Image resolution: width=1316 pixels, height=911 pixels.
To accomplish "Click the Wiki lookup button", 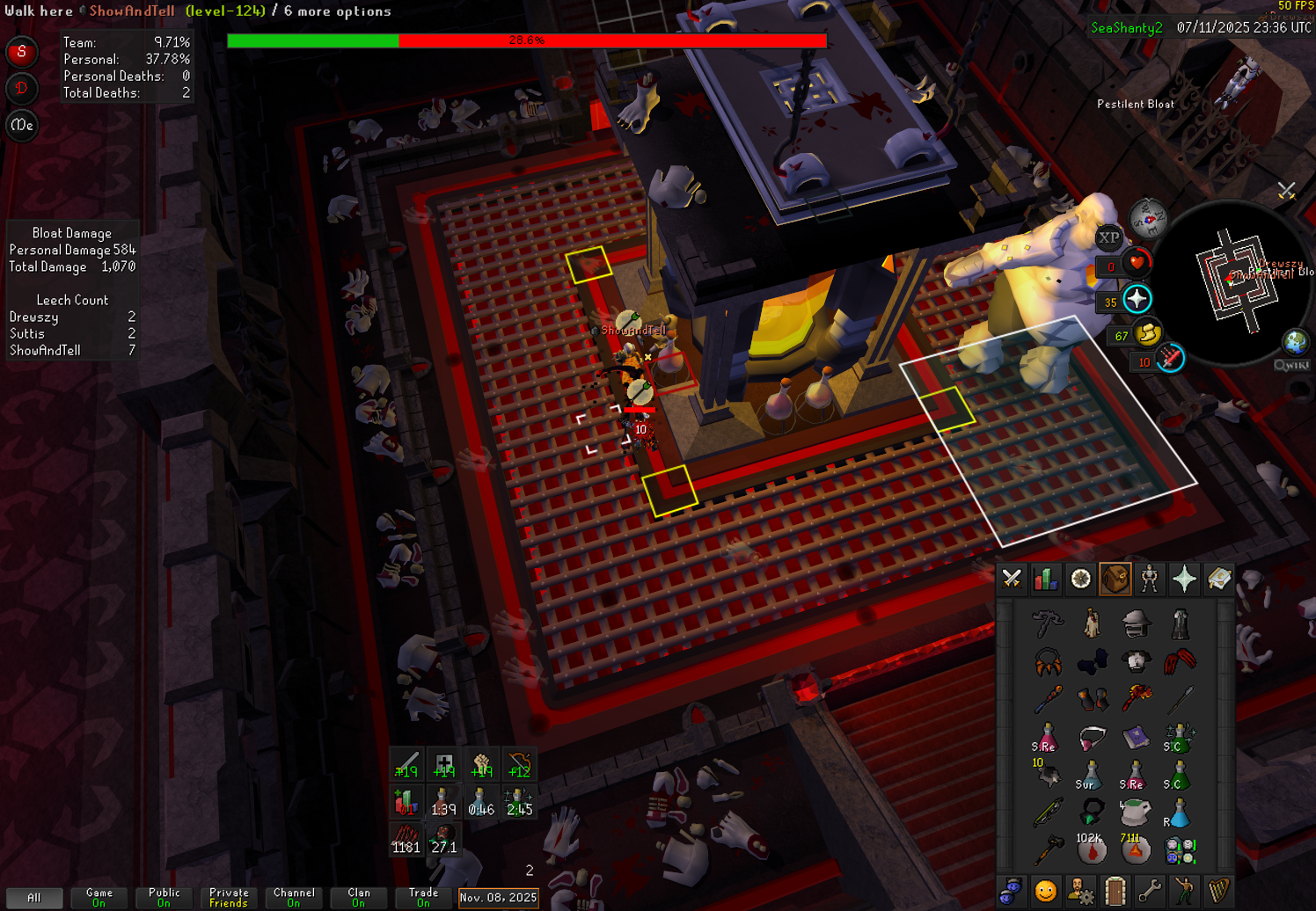I will point(1291,365).
